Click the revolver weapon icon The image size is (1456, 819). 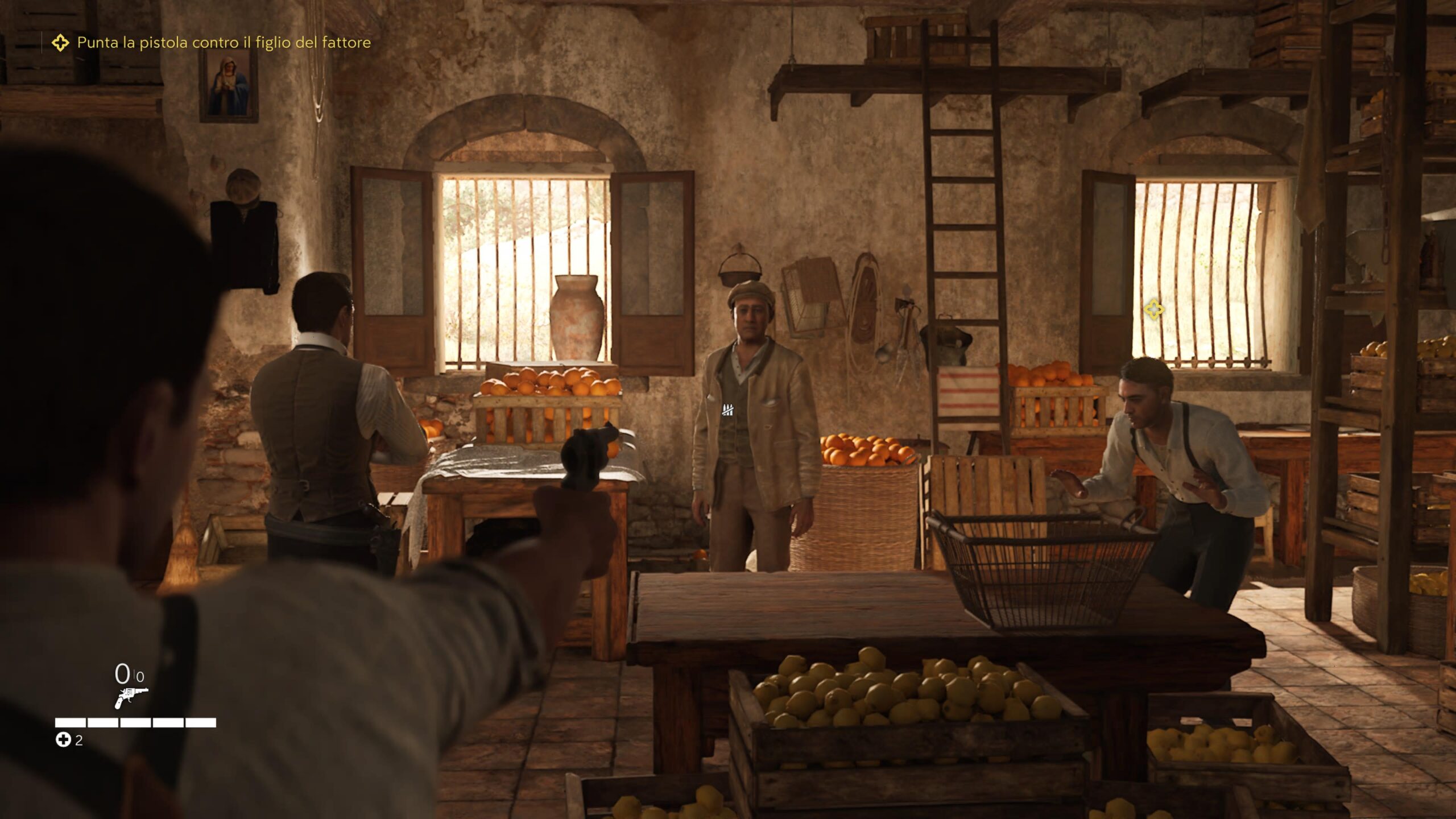point(131,697)
